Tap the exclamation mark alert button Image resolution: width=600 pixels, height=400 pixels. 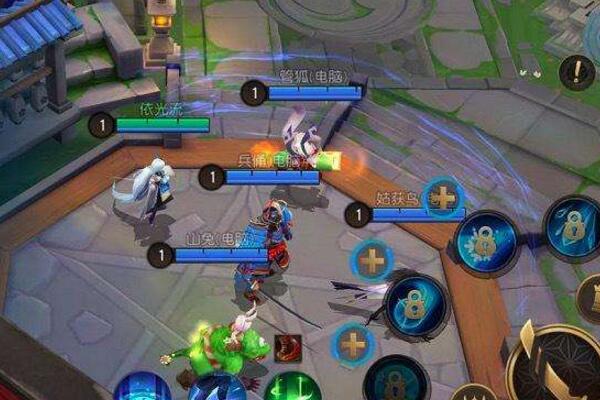pos(577,72)
